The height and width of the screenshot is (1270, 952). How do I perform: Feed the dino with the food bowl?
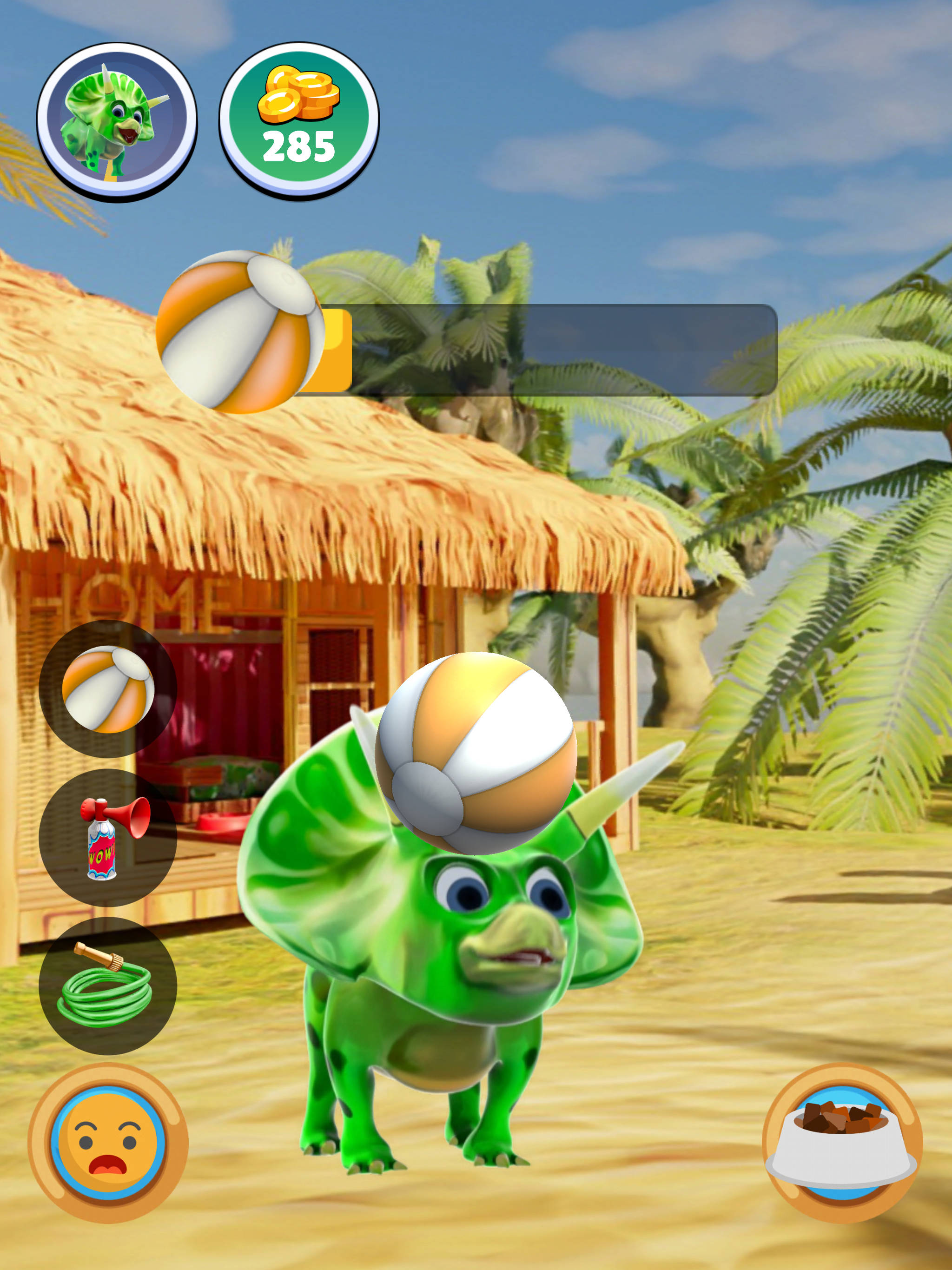click(842, 1143)
